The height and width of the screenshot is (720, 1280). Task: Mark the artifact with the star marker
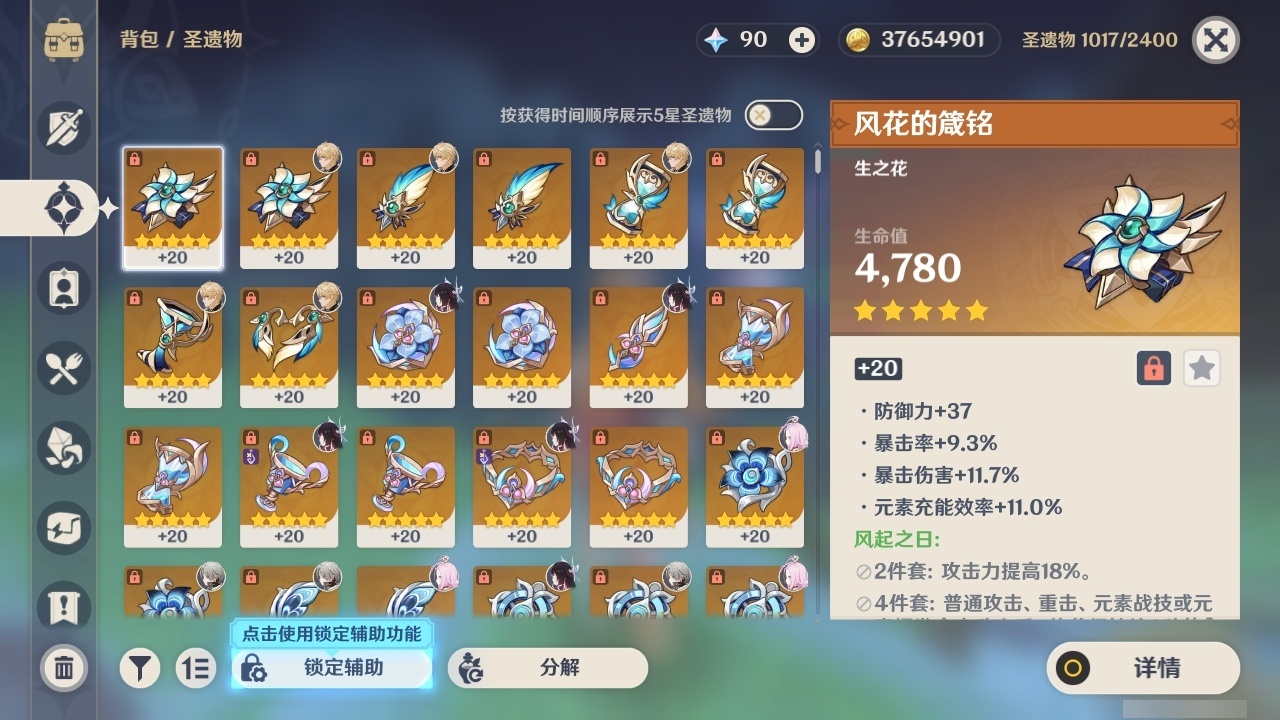[1201, 368]
